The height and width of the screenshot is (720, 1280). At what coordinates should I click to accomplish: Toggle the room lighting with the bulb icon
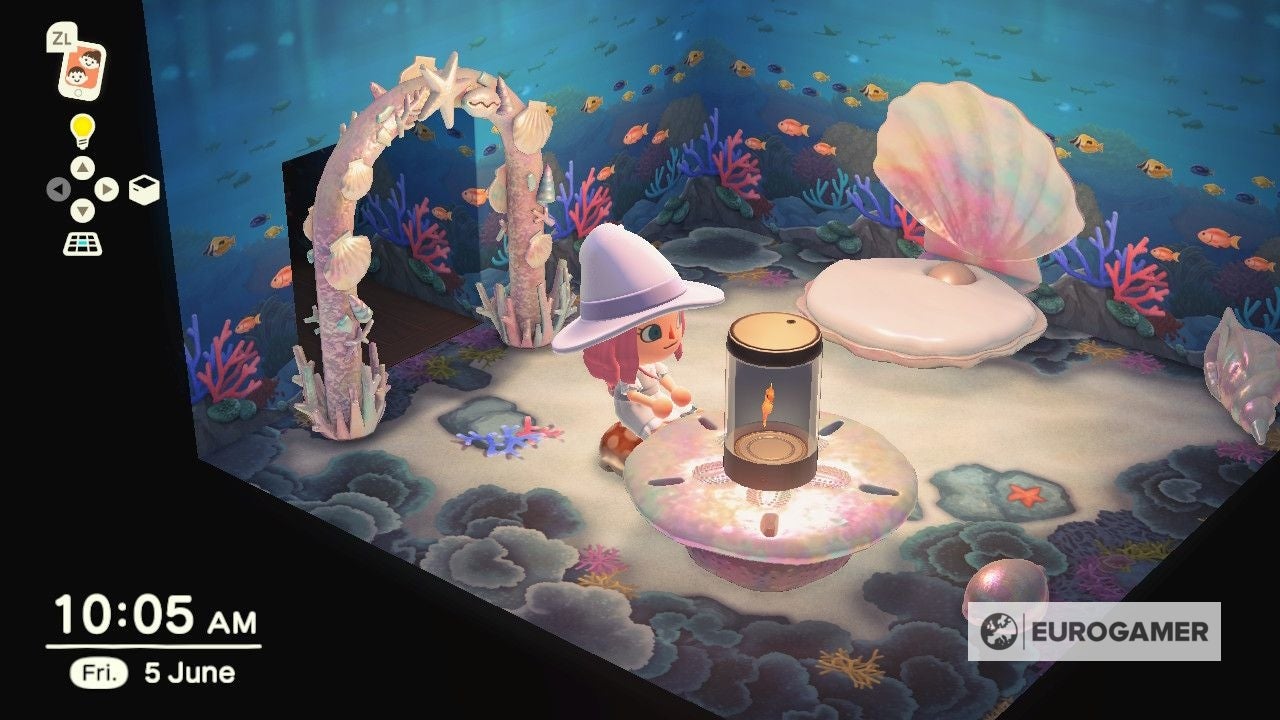point(85,128)
